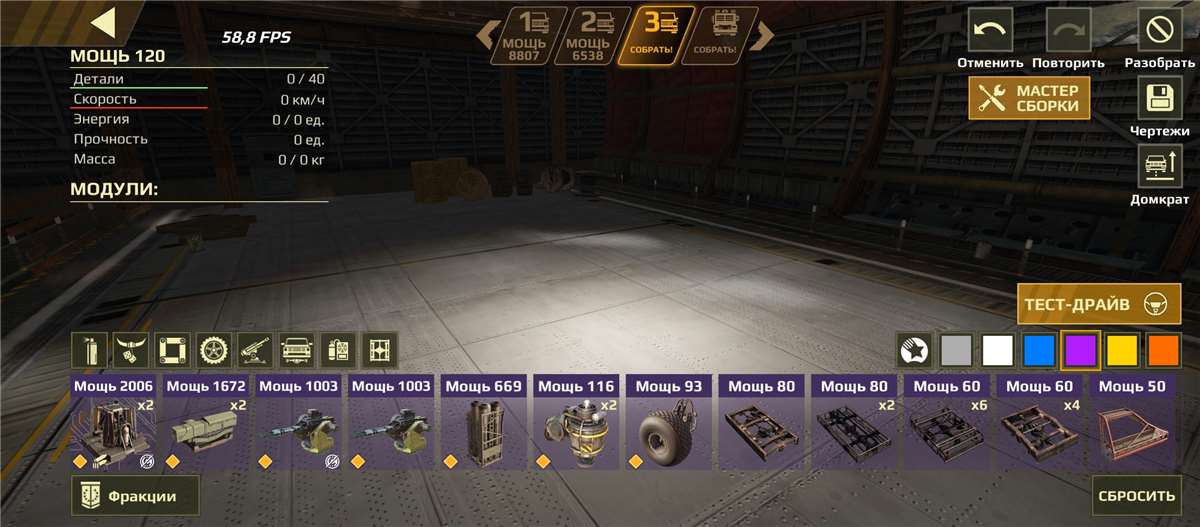
Task: Select the wheel parts category filter
Action: point(213,350)
